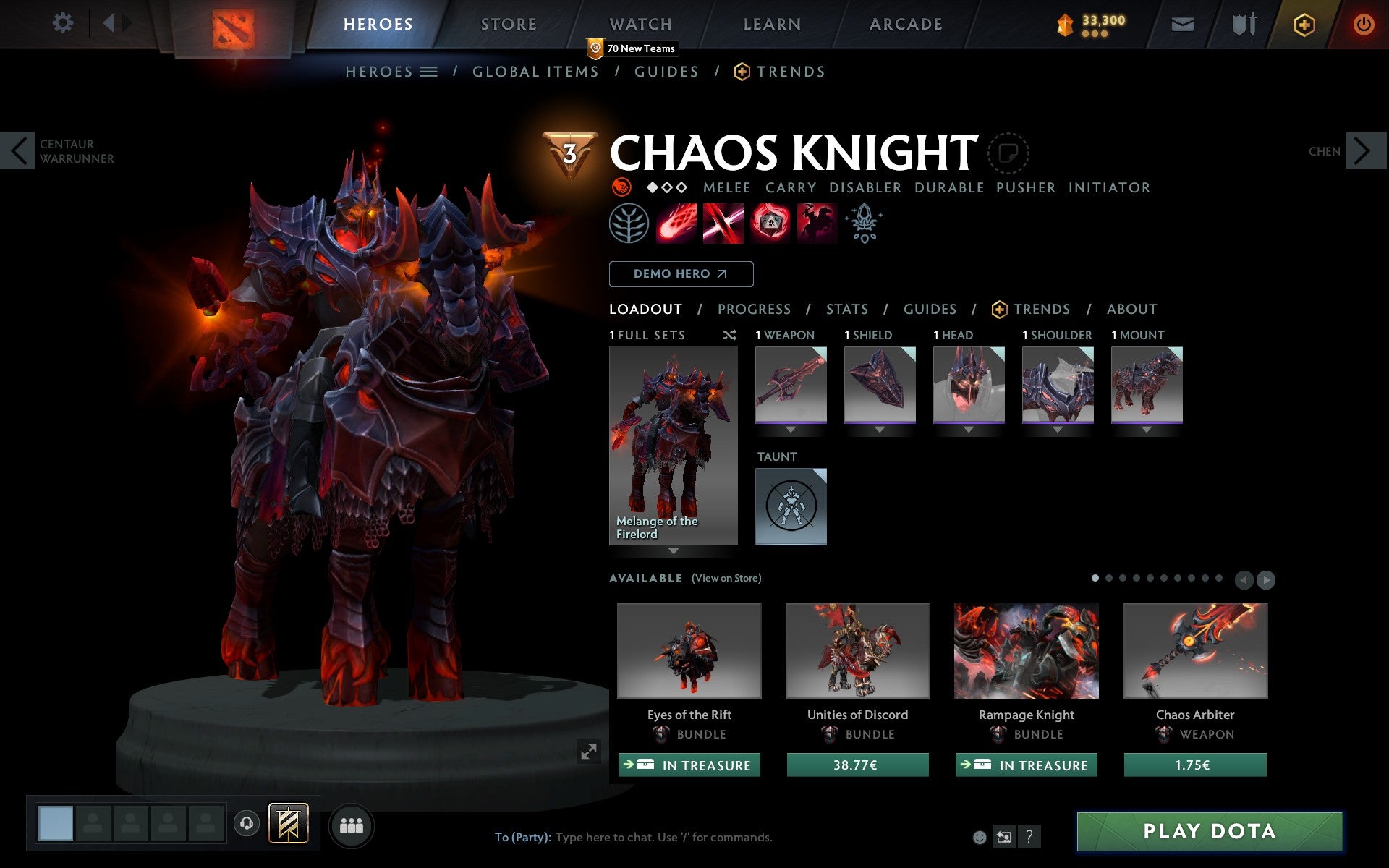This screenshot has width=1389, height=868.
Task: Expand the Melange of the Firelord set dropdown
Action: coord(673,550)
